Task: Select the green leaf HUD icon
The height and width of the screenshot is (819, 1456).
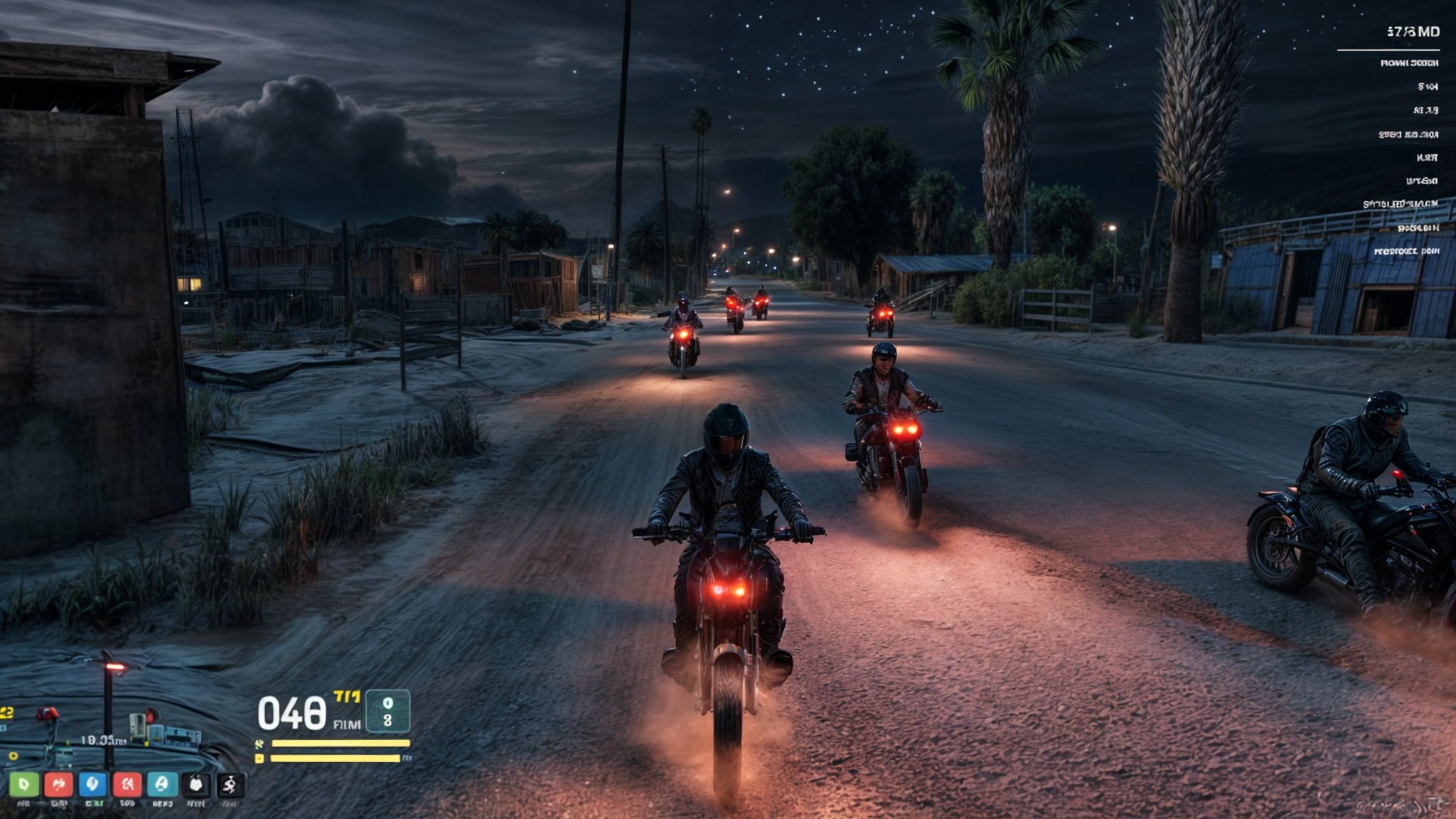Action: (x=23, y=786)
